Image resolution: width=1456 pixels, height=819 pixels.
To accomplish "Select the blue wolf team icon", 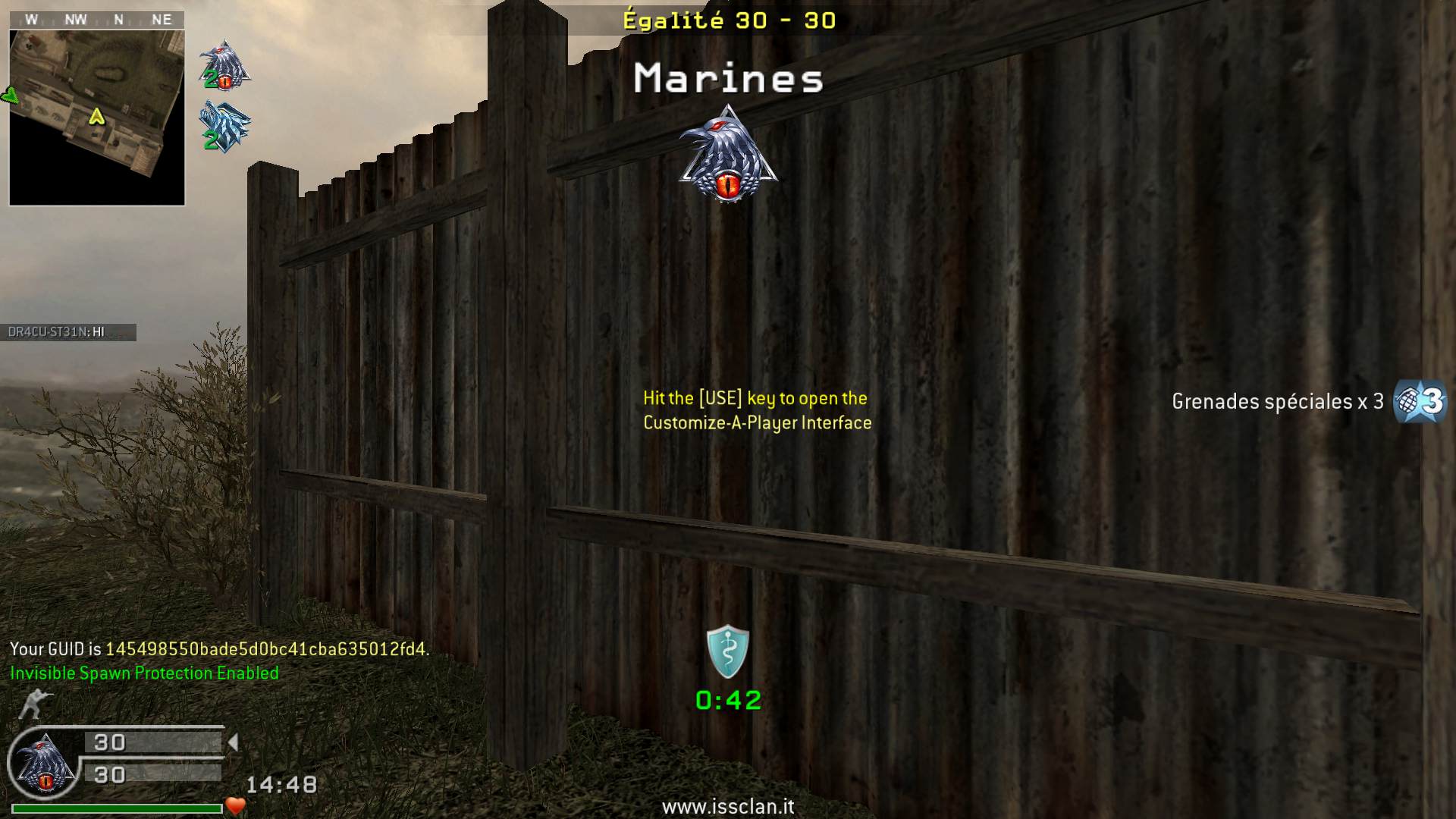I will pos(224,127).
